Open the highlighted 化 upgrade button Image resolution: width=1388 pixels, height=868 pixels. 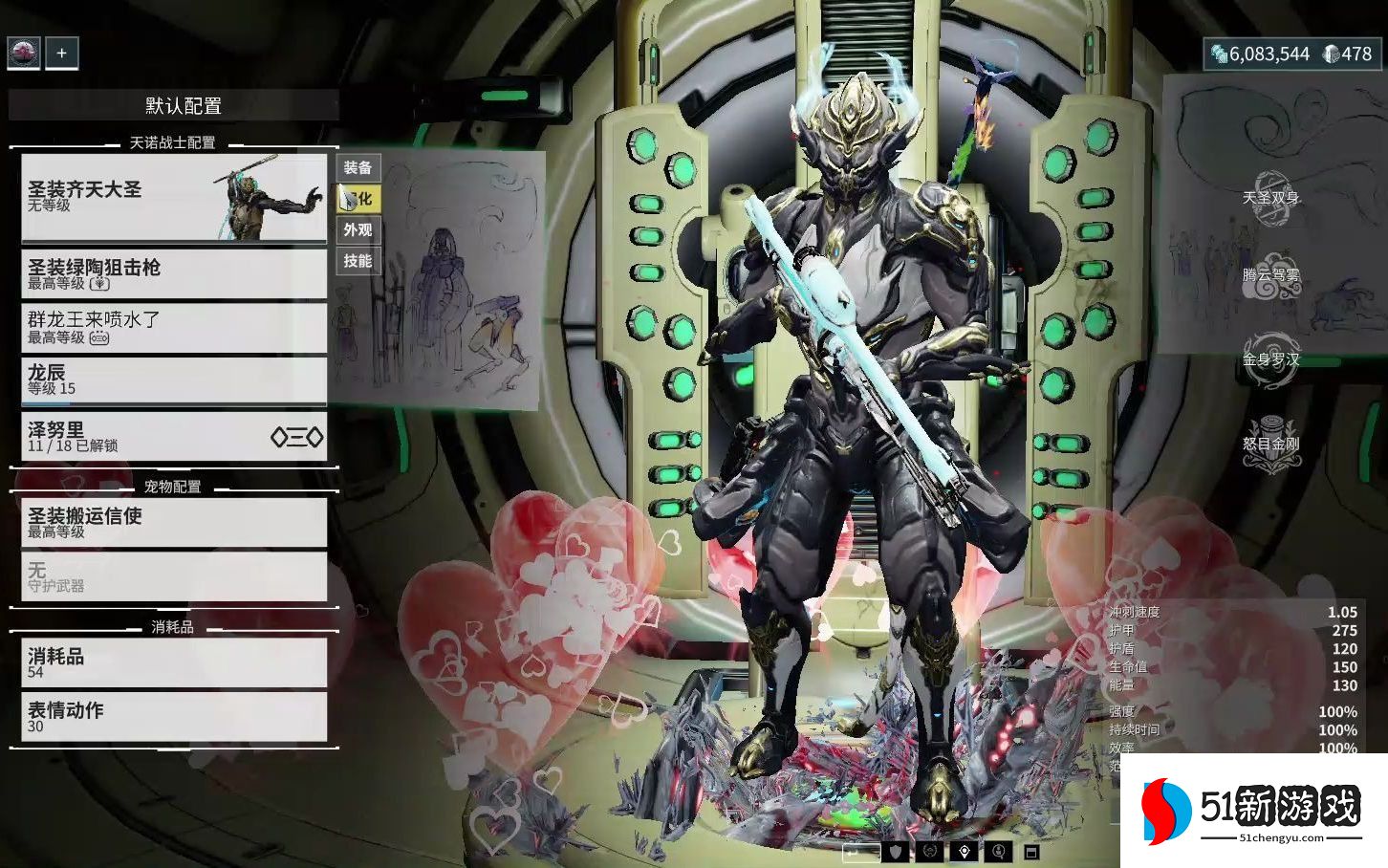(x=358, y=199)
